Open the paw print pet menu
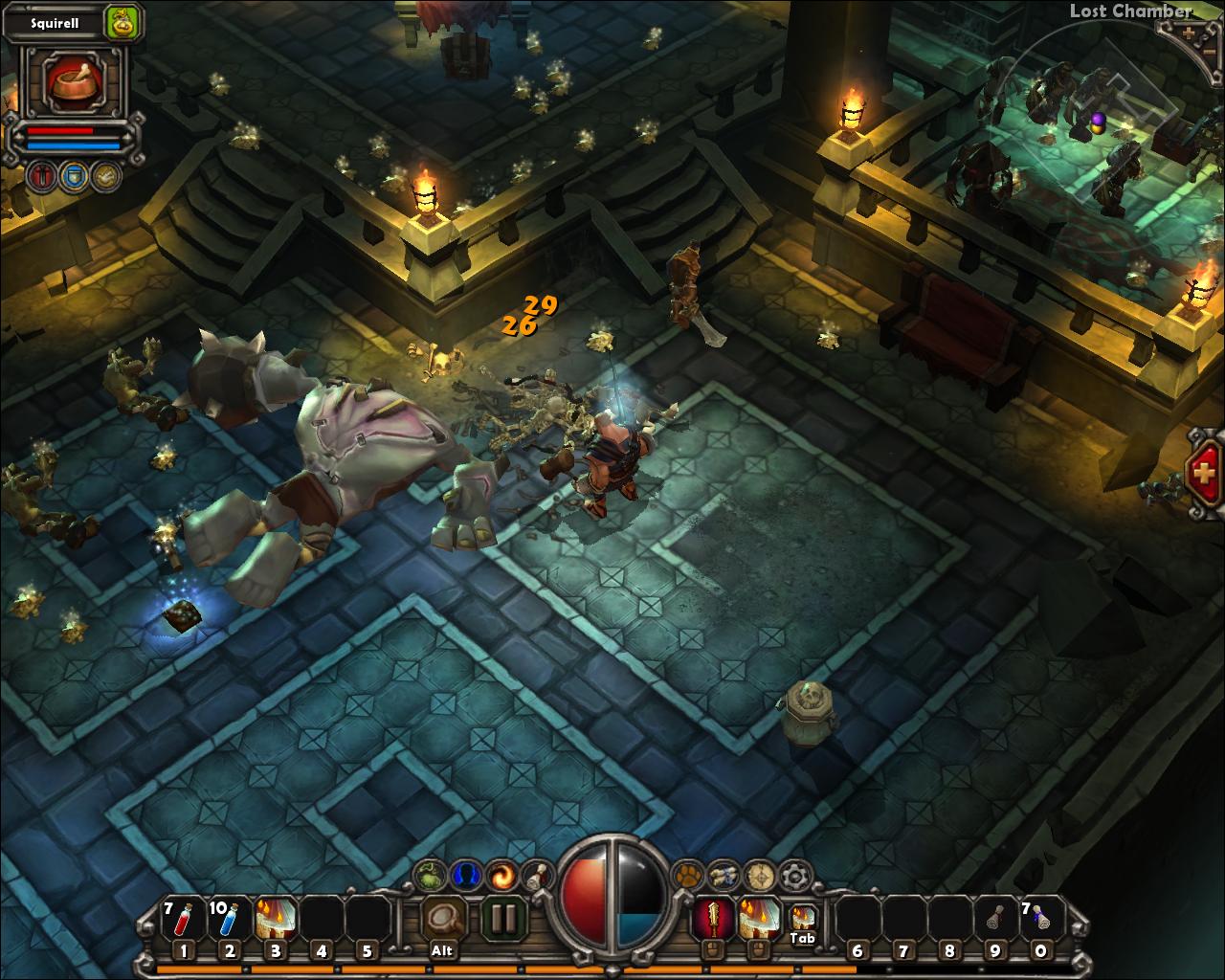 688,874
